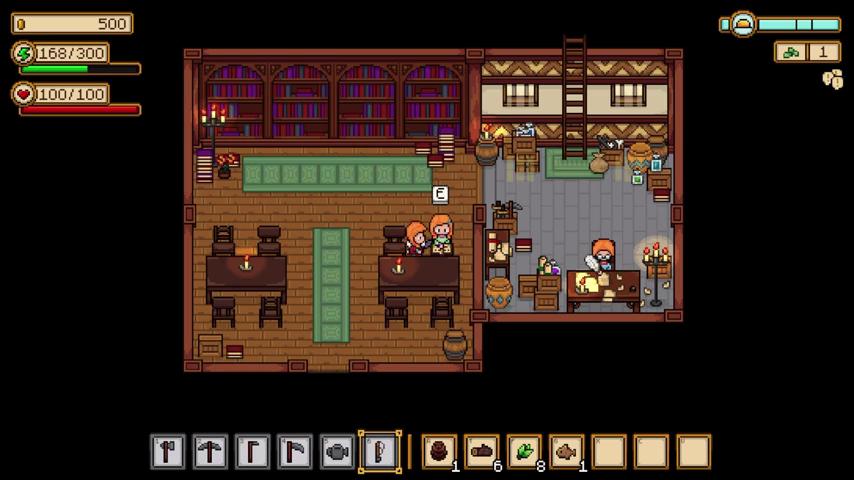
Task: Select the axe tool slot
Action: [168, 452]
